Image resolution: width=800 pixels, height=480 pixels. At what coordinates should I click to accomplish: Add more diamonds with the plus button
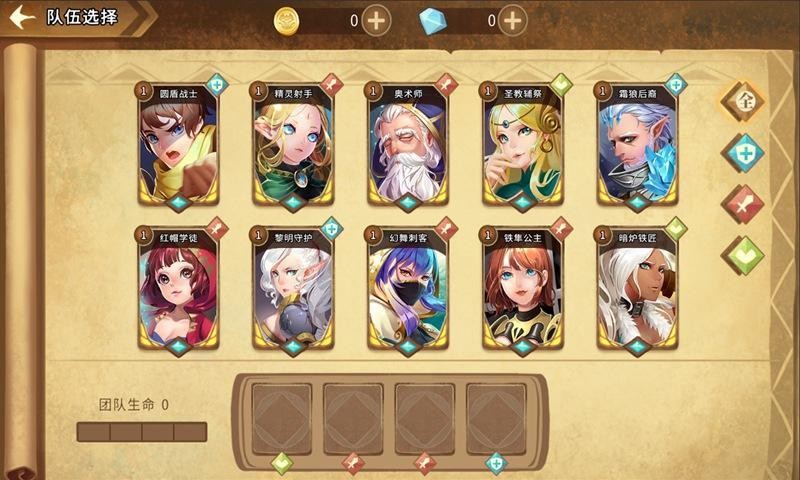[512, 19]
